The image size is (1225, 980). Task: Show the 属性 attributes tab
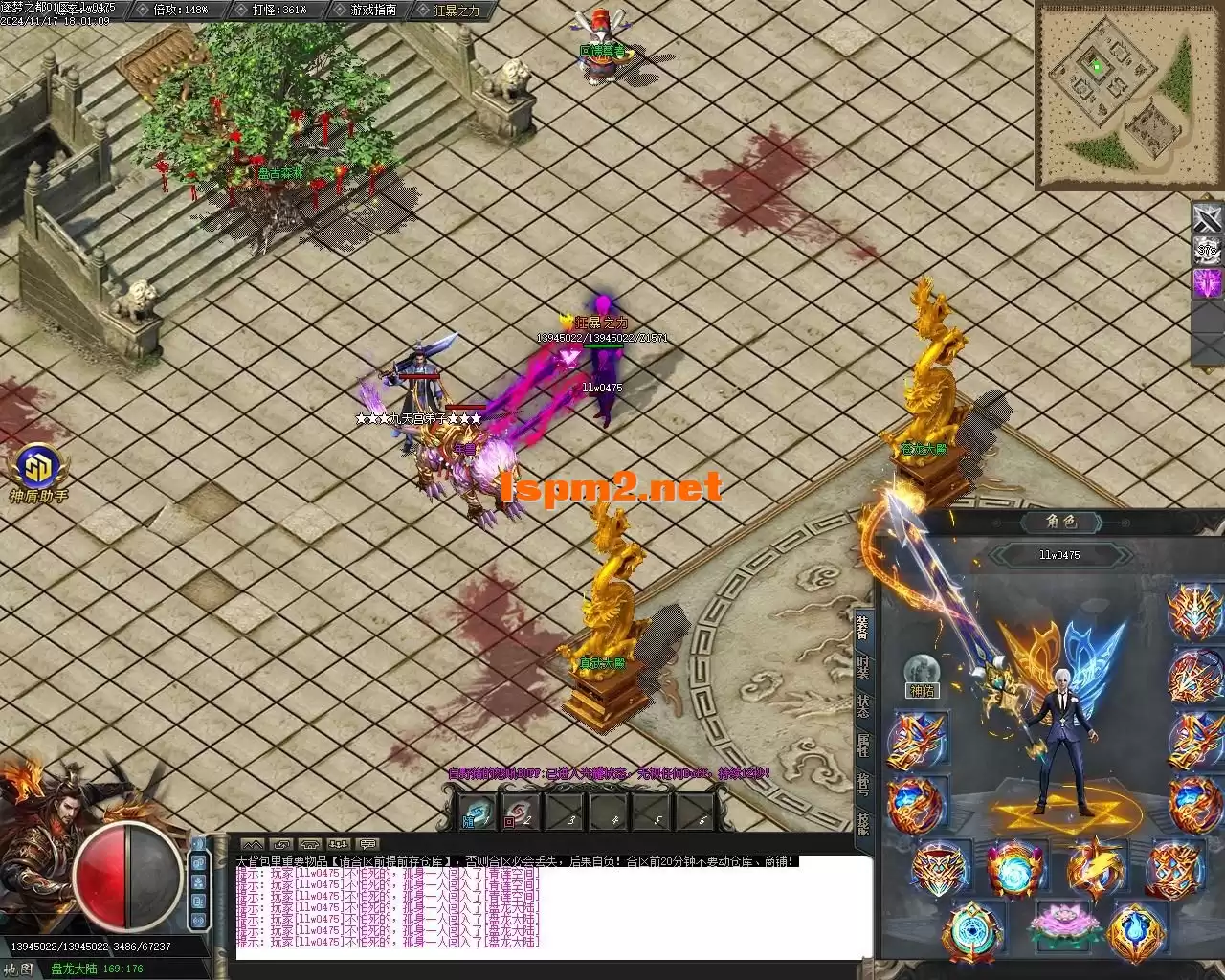[x=862, y=746]
